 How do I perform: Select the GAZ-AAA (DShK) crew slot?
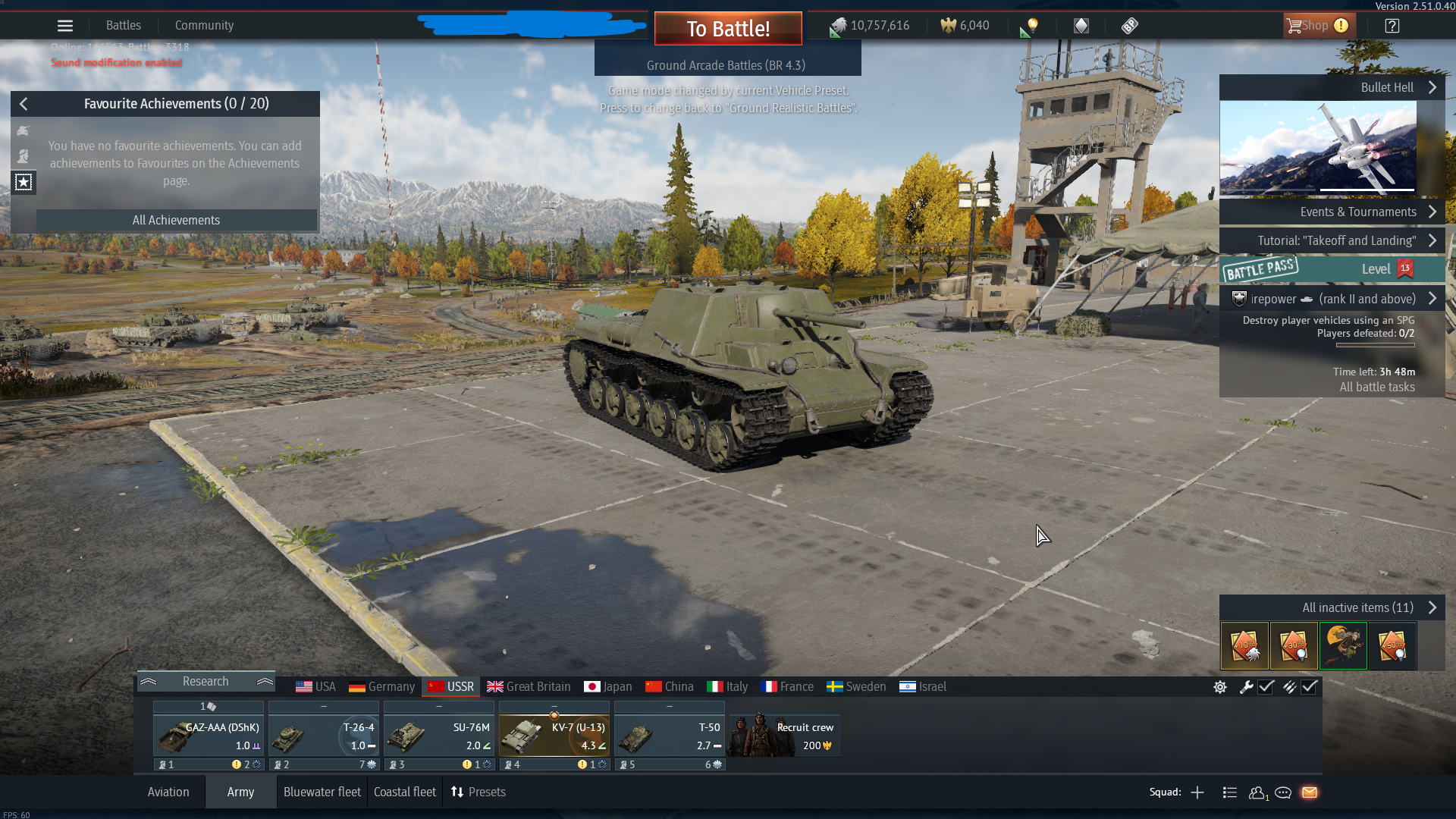pos(209,735)
